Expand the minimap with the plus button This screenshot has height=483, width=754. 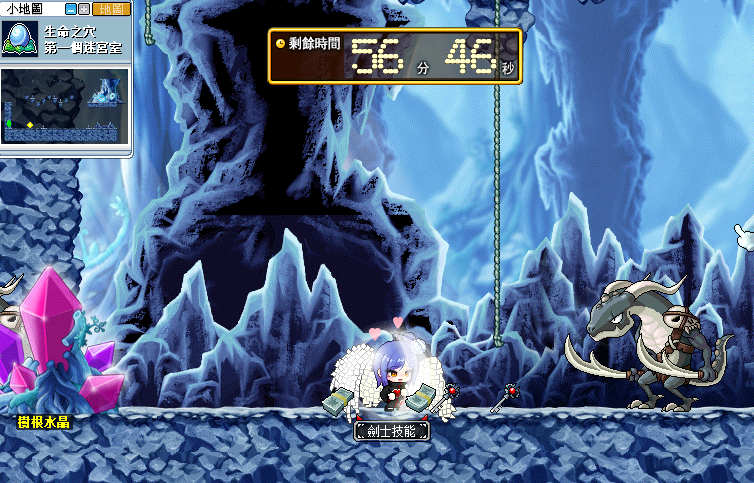(84, 8)
